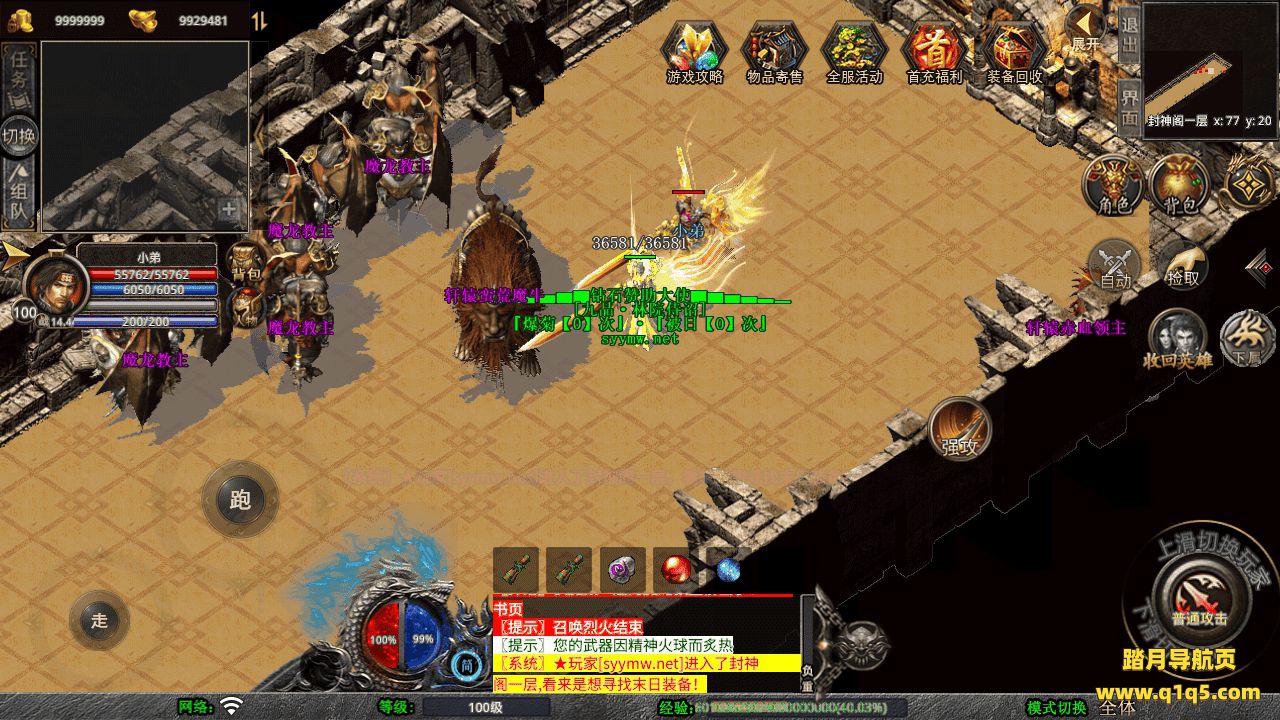Tap the 拾取 pickup button
This screenshot has width=1280, height=720.
pos(1183,268)
